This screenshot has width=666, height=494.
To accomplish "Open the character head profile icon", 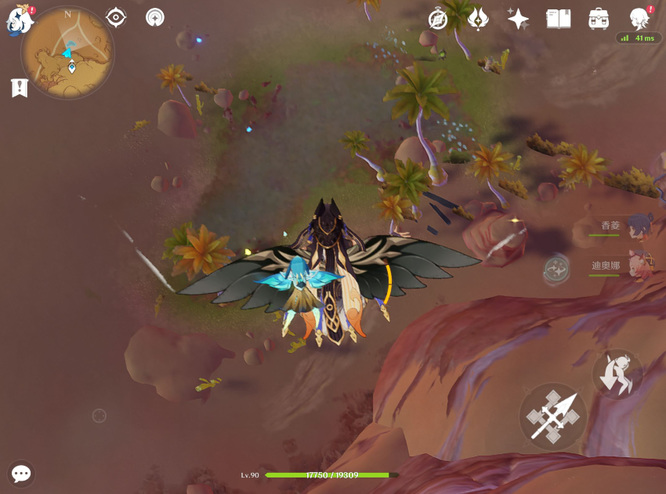I will point(640,18).
